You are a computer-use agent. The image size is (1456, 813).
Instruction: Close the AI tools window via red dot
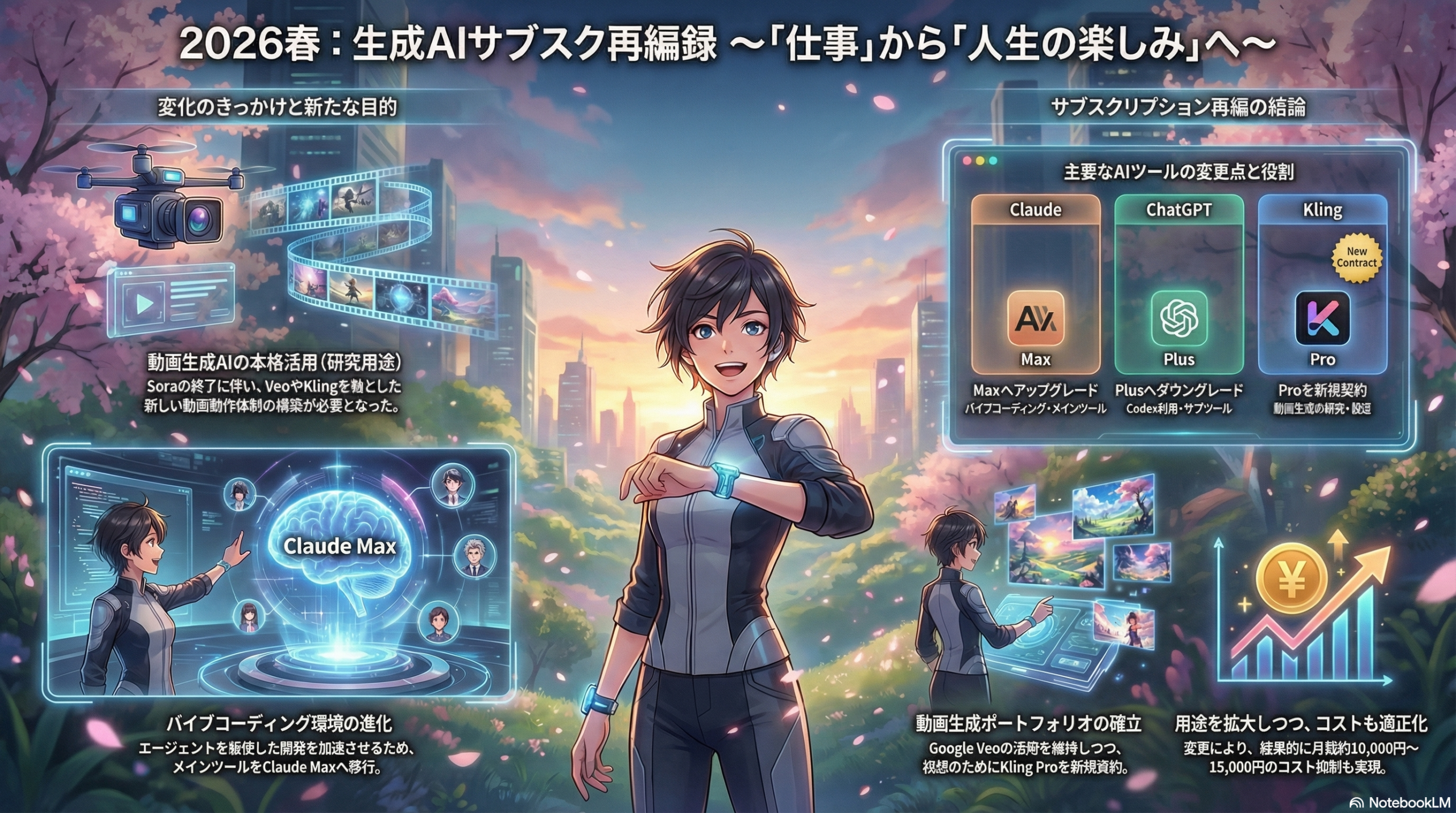click(x=966, y=162)
